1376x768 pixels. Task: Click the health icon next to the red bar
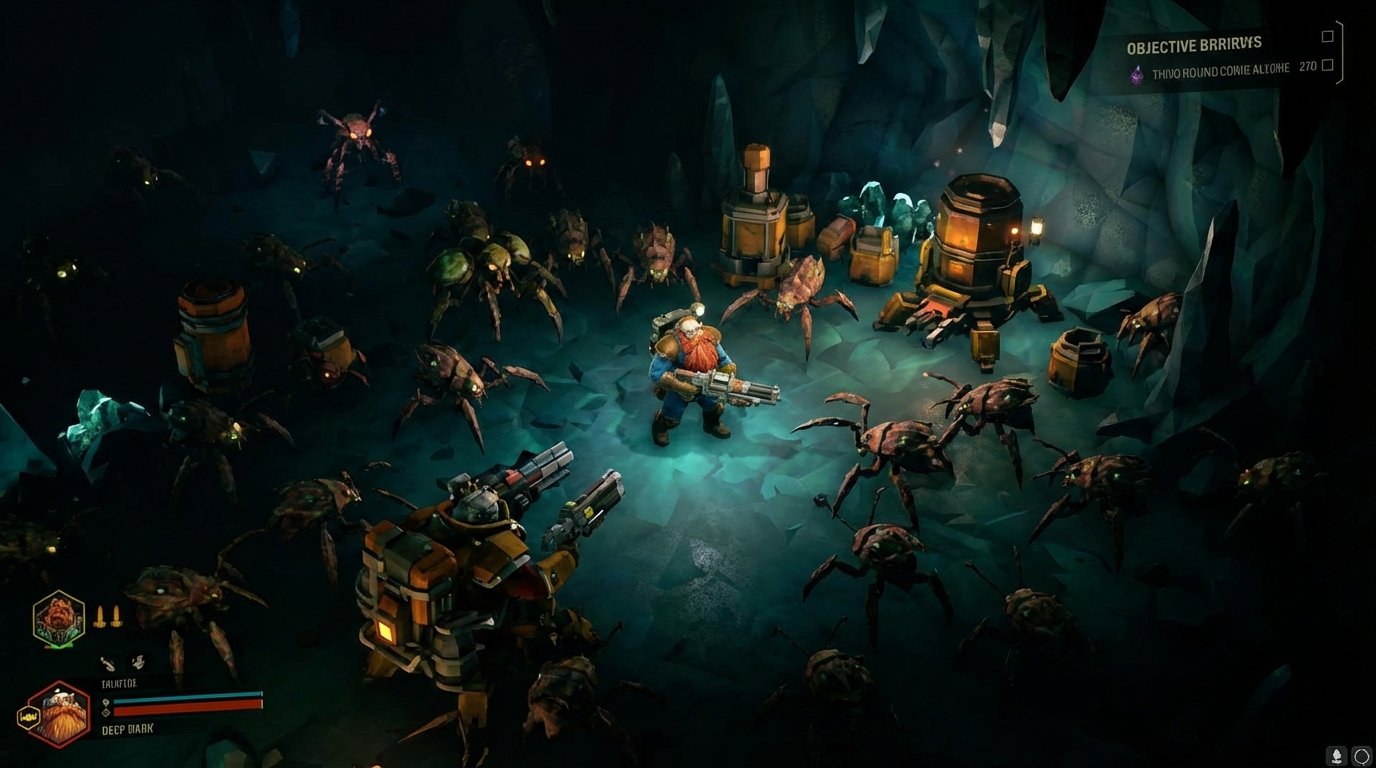(106, 713)
